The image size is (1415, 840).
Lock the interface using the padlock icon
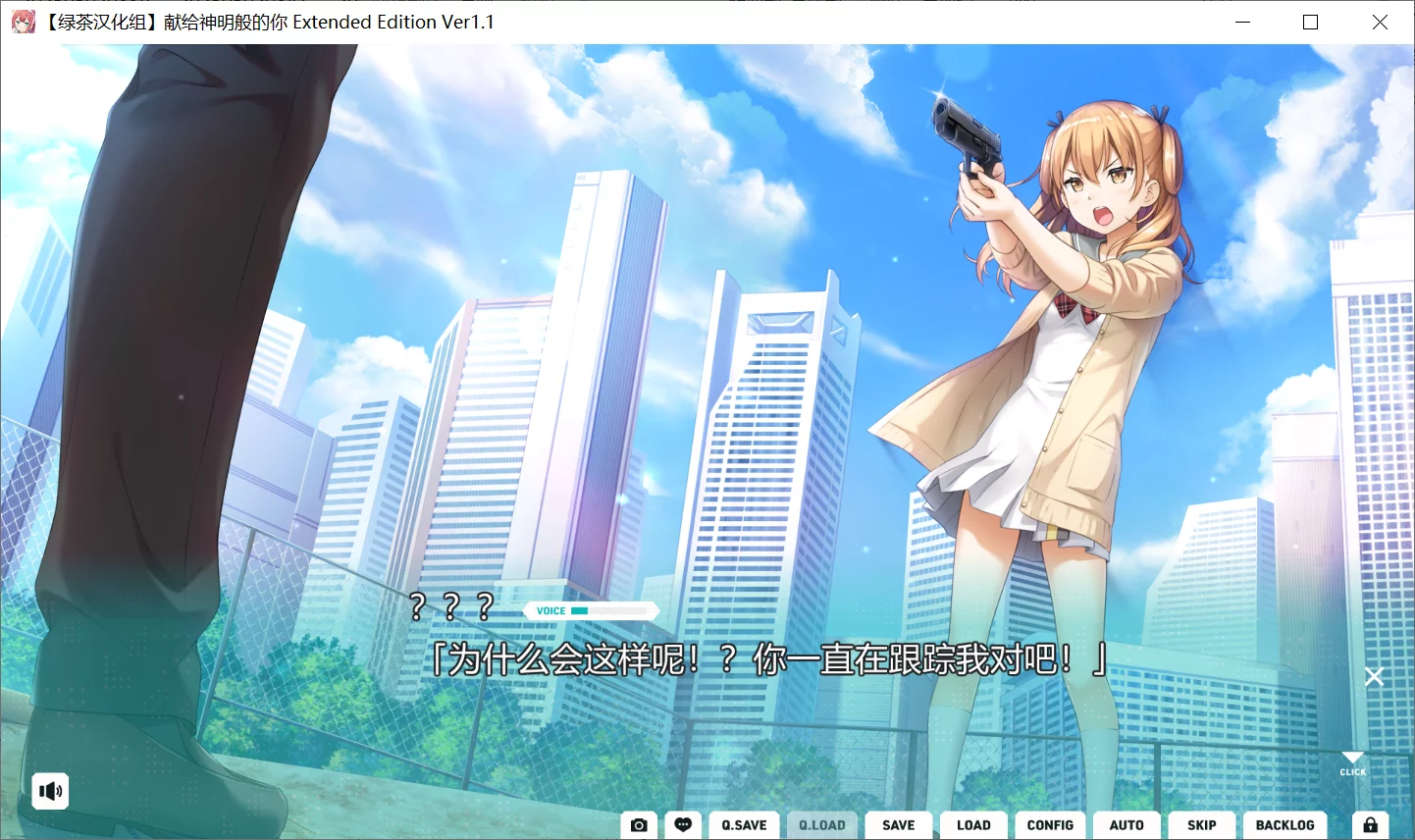click(1371, 824)
